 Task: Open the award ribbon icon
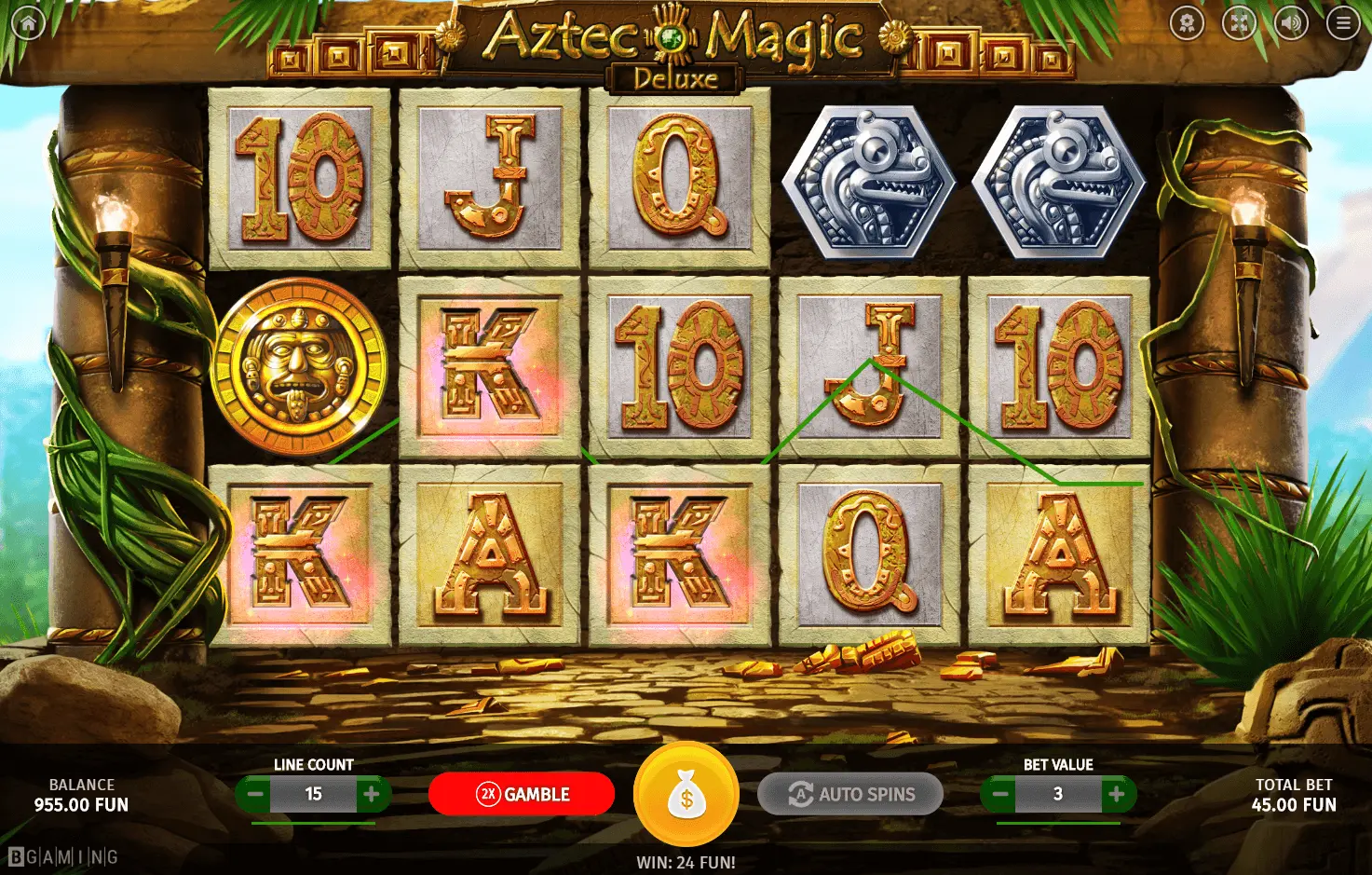coord(1188,23)
